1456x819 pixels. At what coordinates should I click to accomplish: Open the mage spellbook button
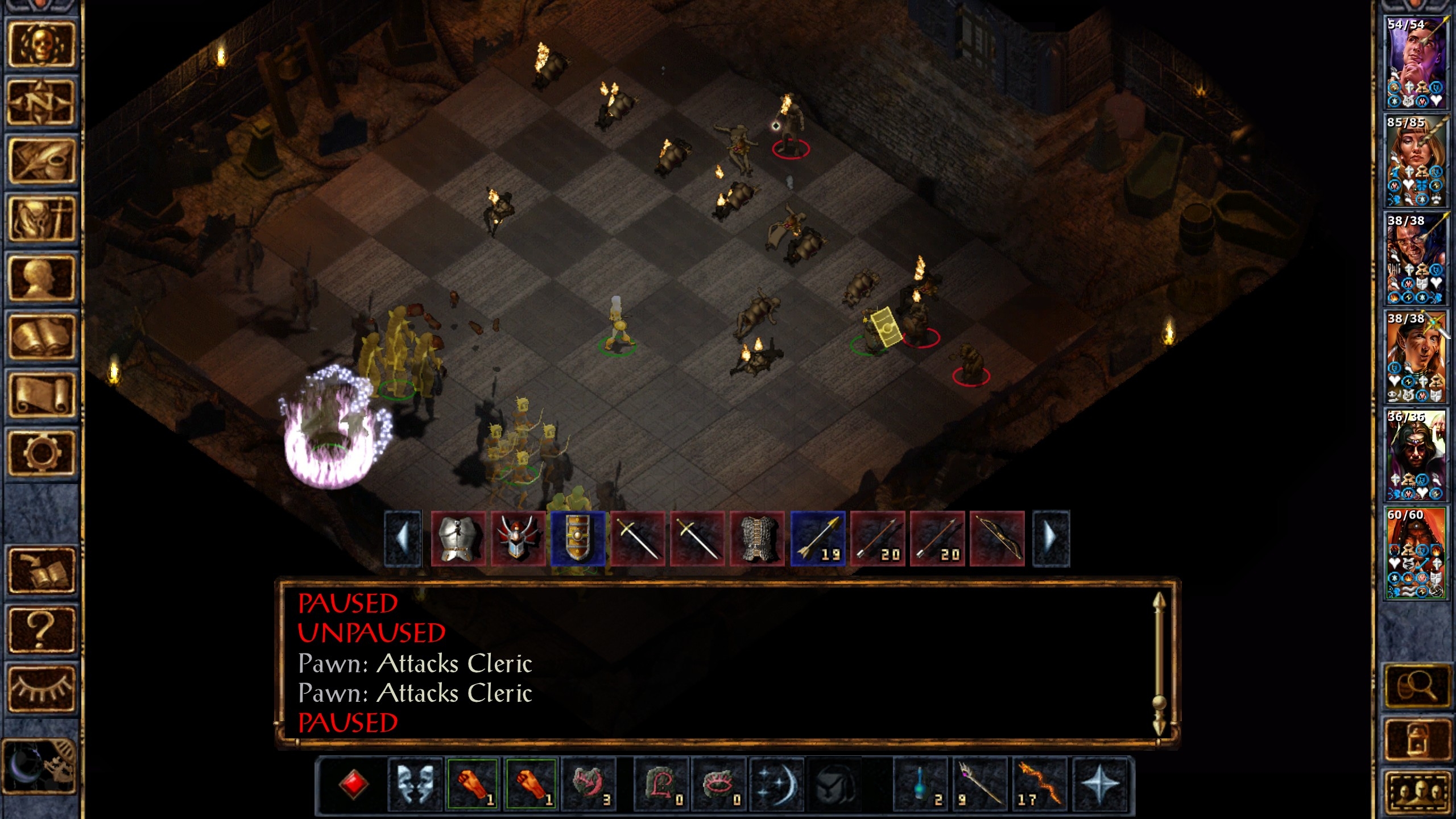[41, 337]
